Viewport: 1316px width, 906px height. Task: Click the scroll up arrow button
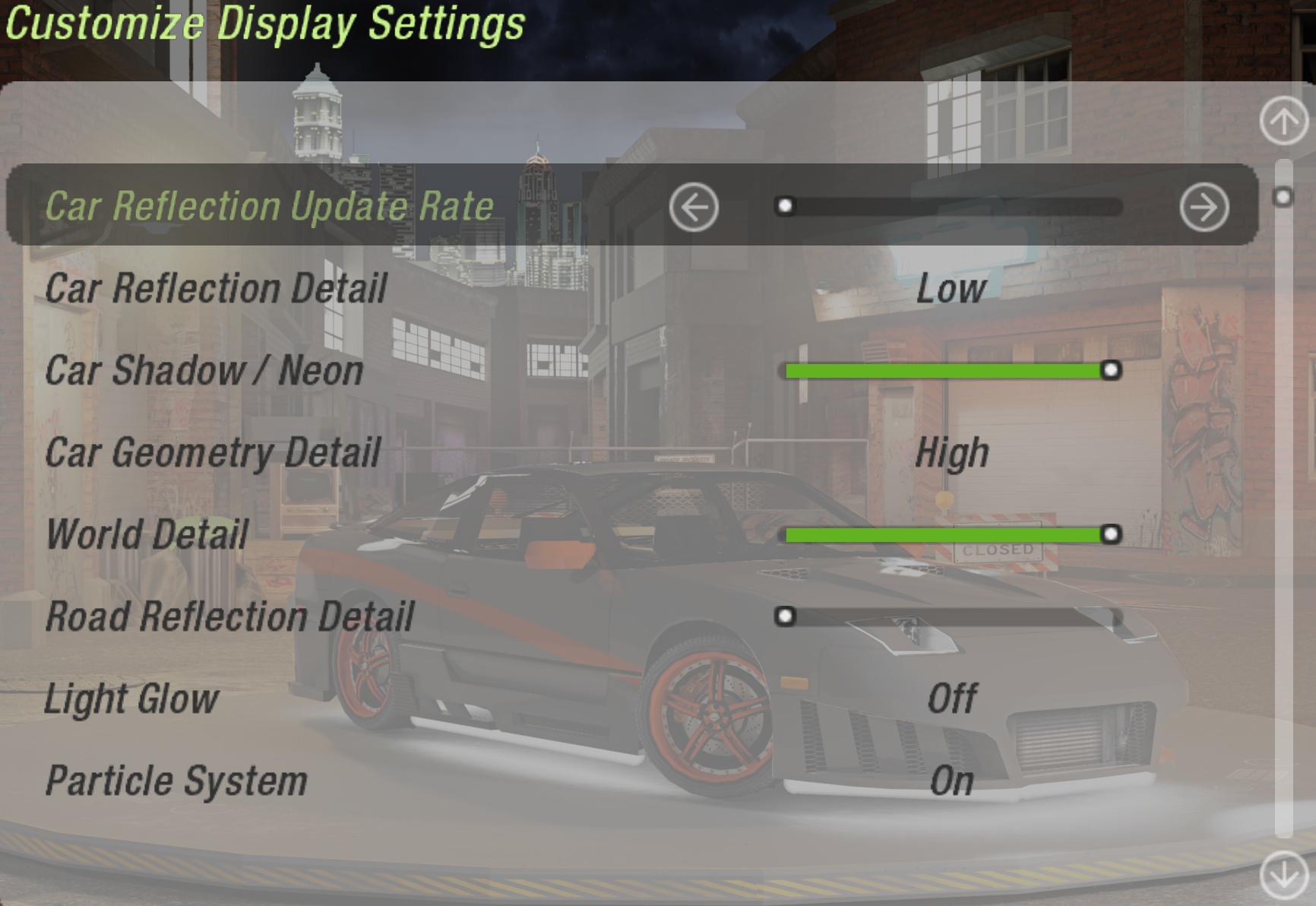click(1283, 121)
